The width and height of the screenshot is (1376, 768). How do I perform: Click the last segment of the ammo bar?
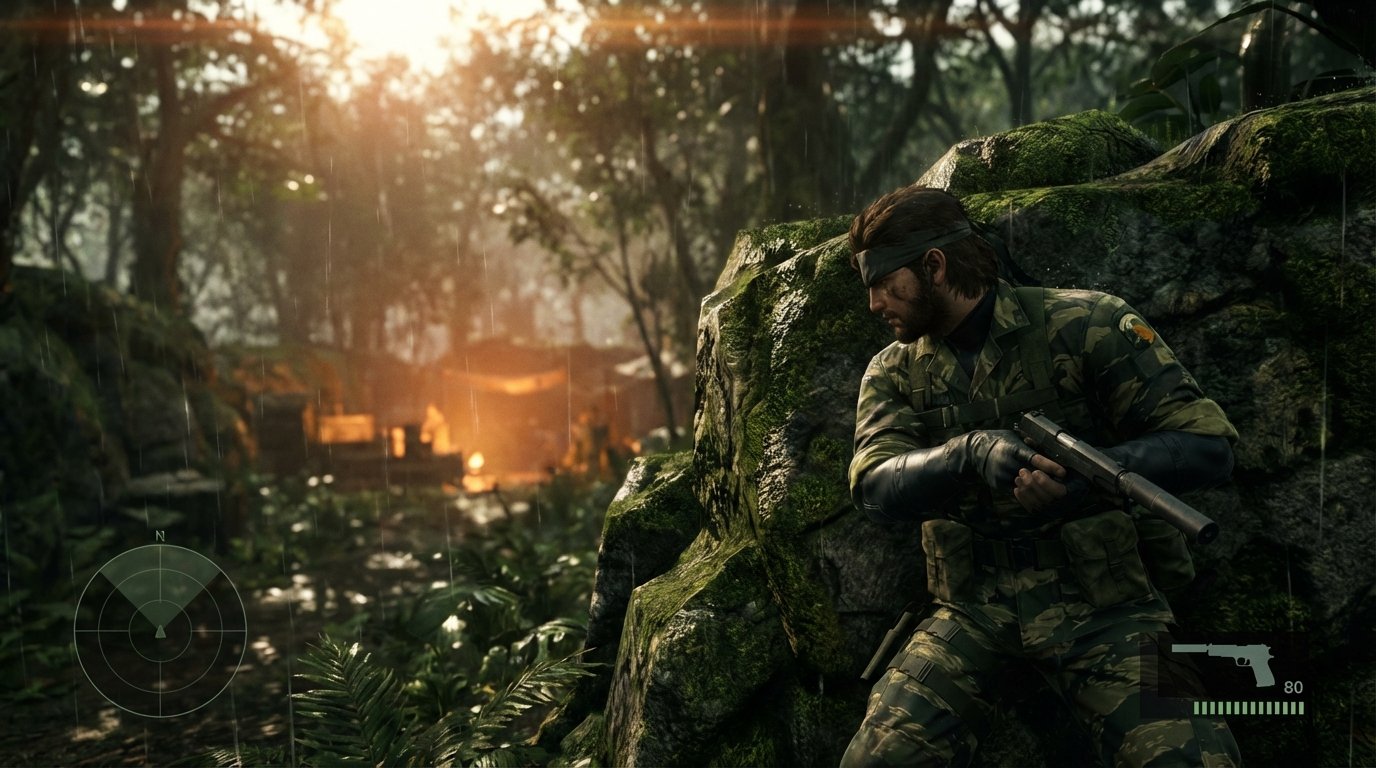tap(1301, 708)
